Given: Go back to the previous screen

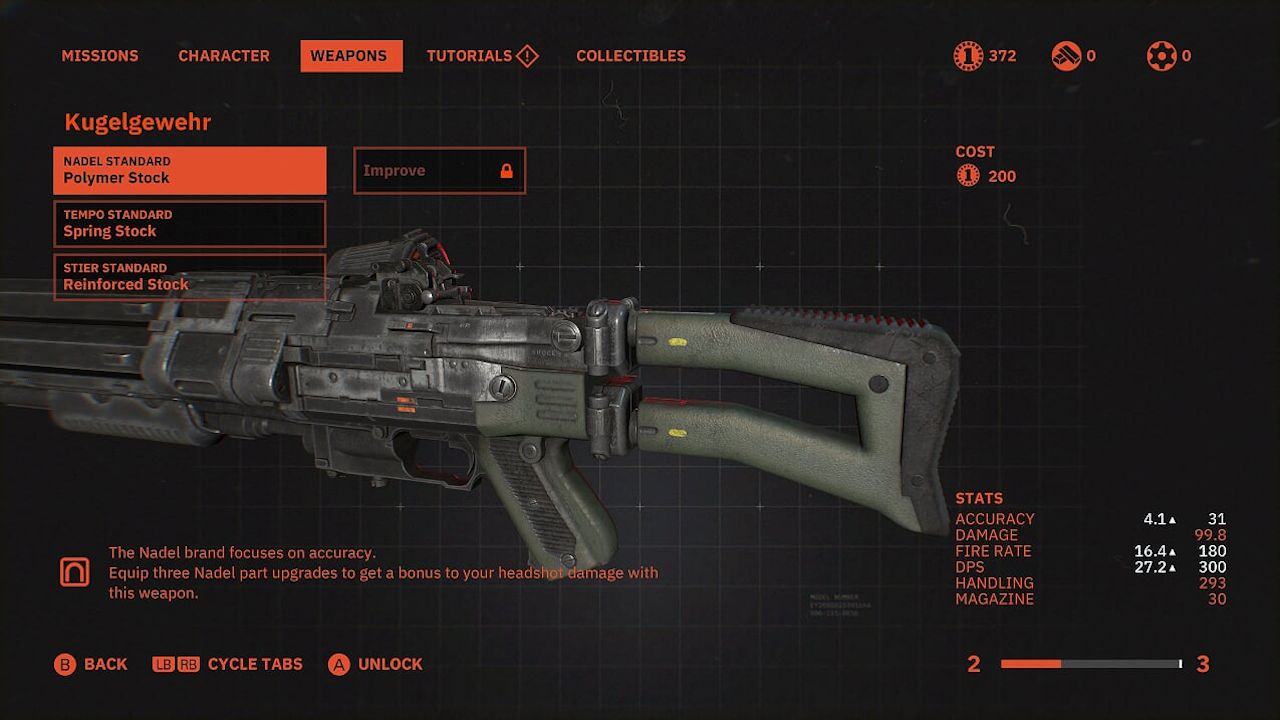Looking at the screenshot, I should tap(91, 664).
